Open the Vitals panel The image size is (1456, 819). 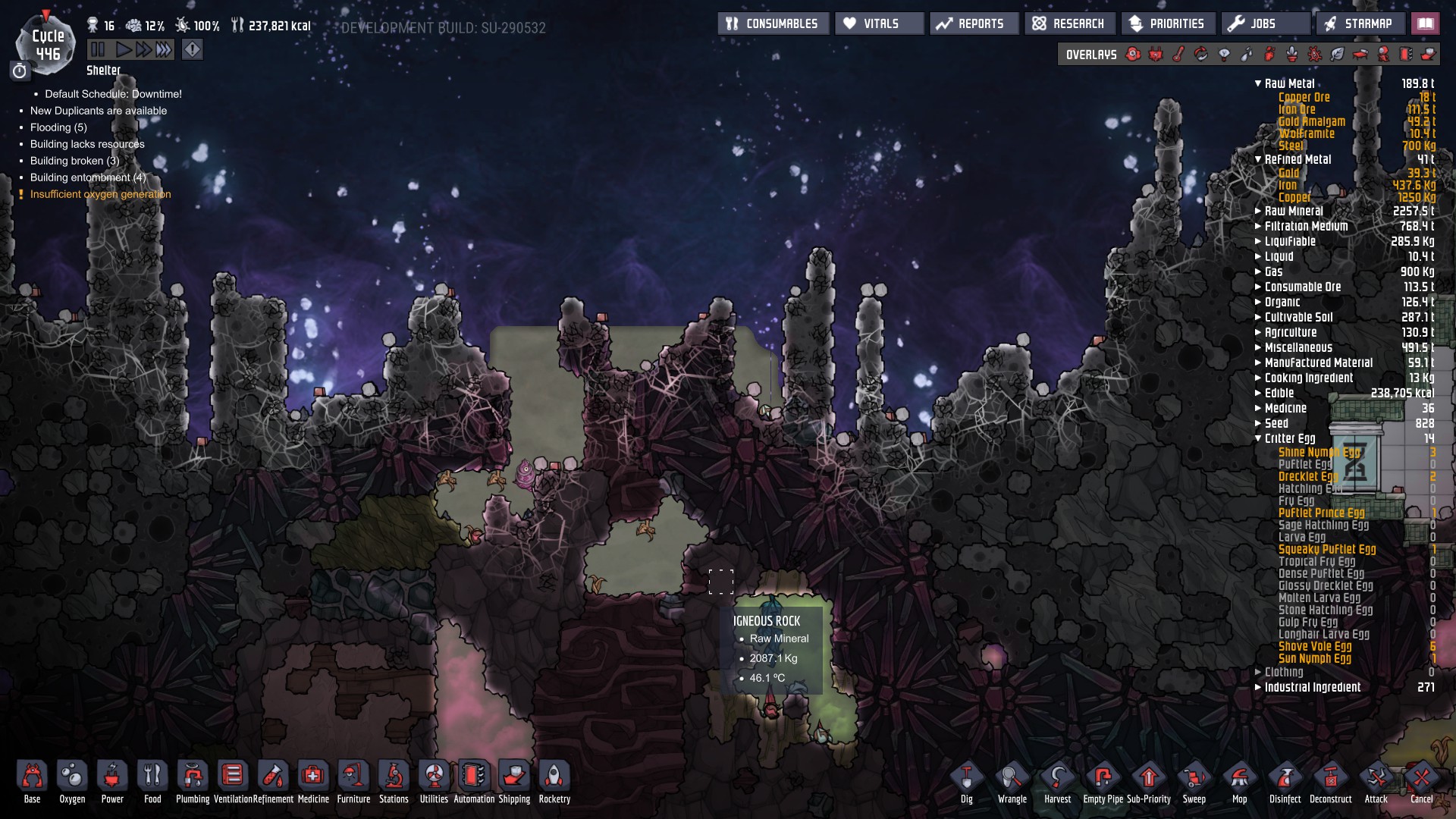tap(879, 24)
